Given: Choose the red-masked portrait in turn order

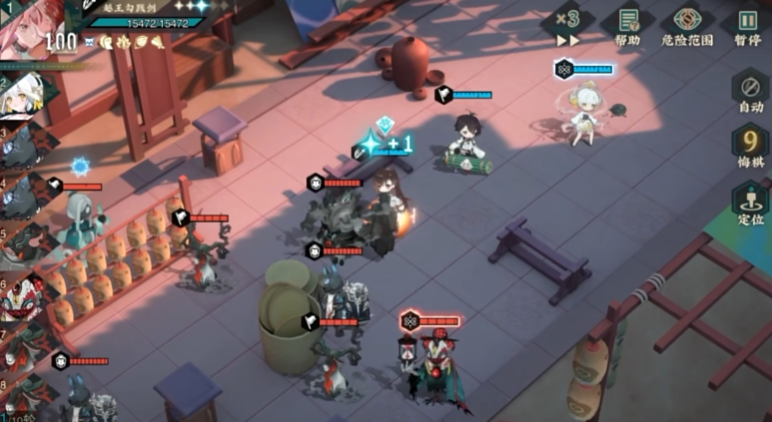Looking at the screenshot, I should [20, 297].
